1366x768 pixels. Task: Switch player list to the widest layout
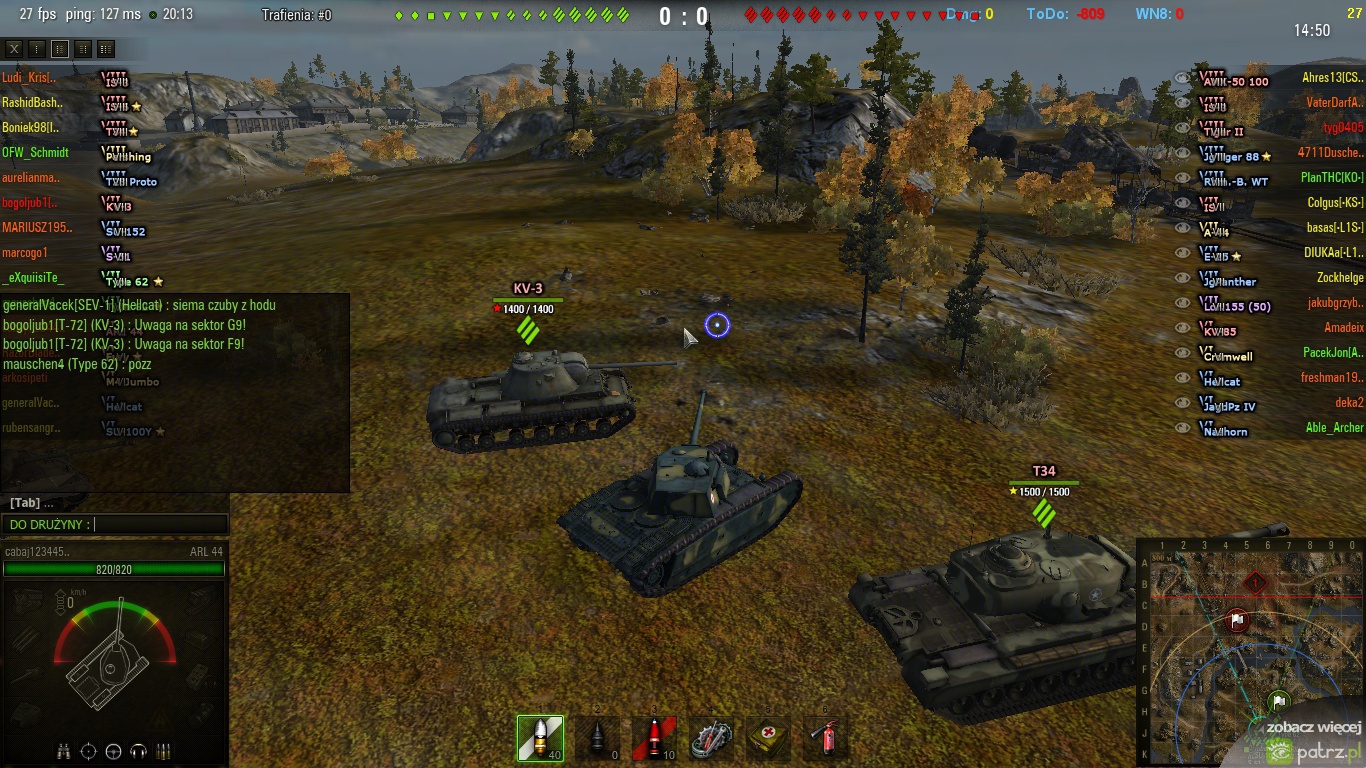[106, 49]
